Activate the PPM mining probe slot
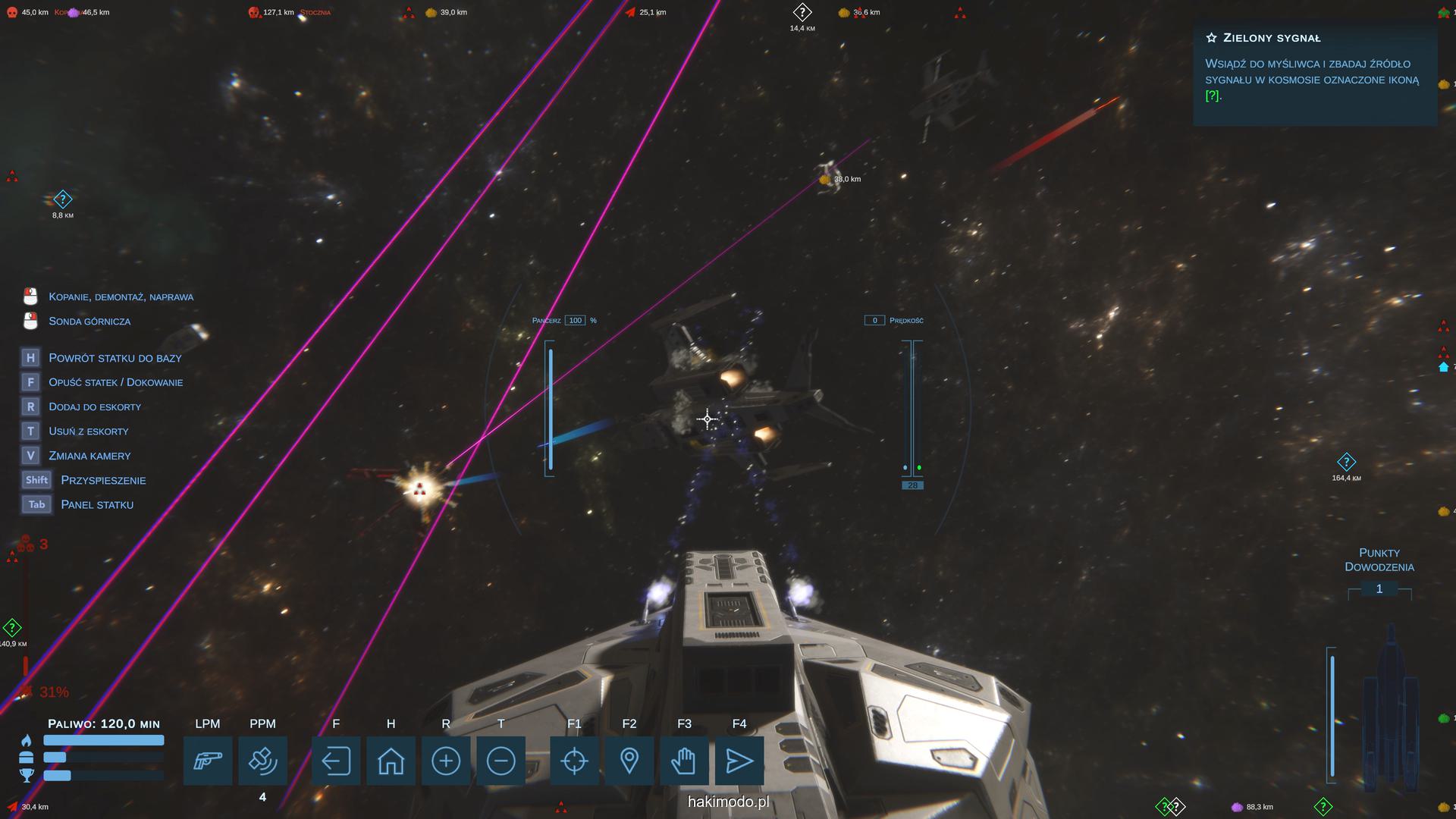 (262, 761)
